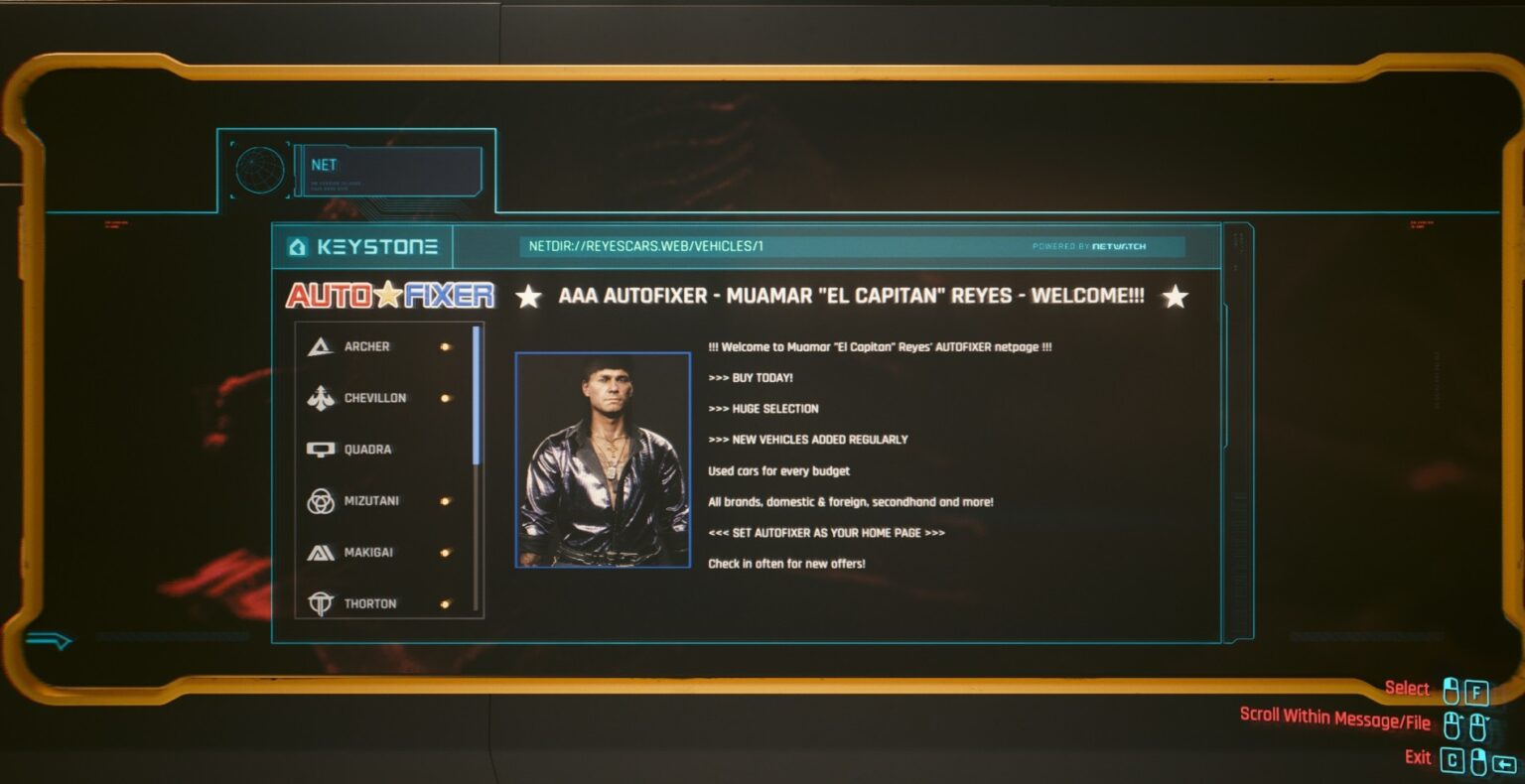Click the star right of the welcome banner
This screenshot has height=784, width=1525.
1175,296
